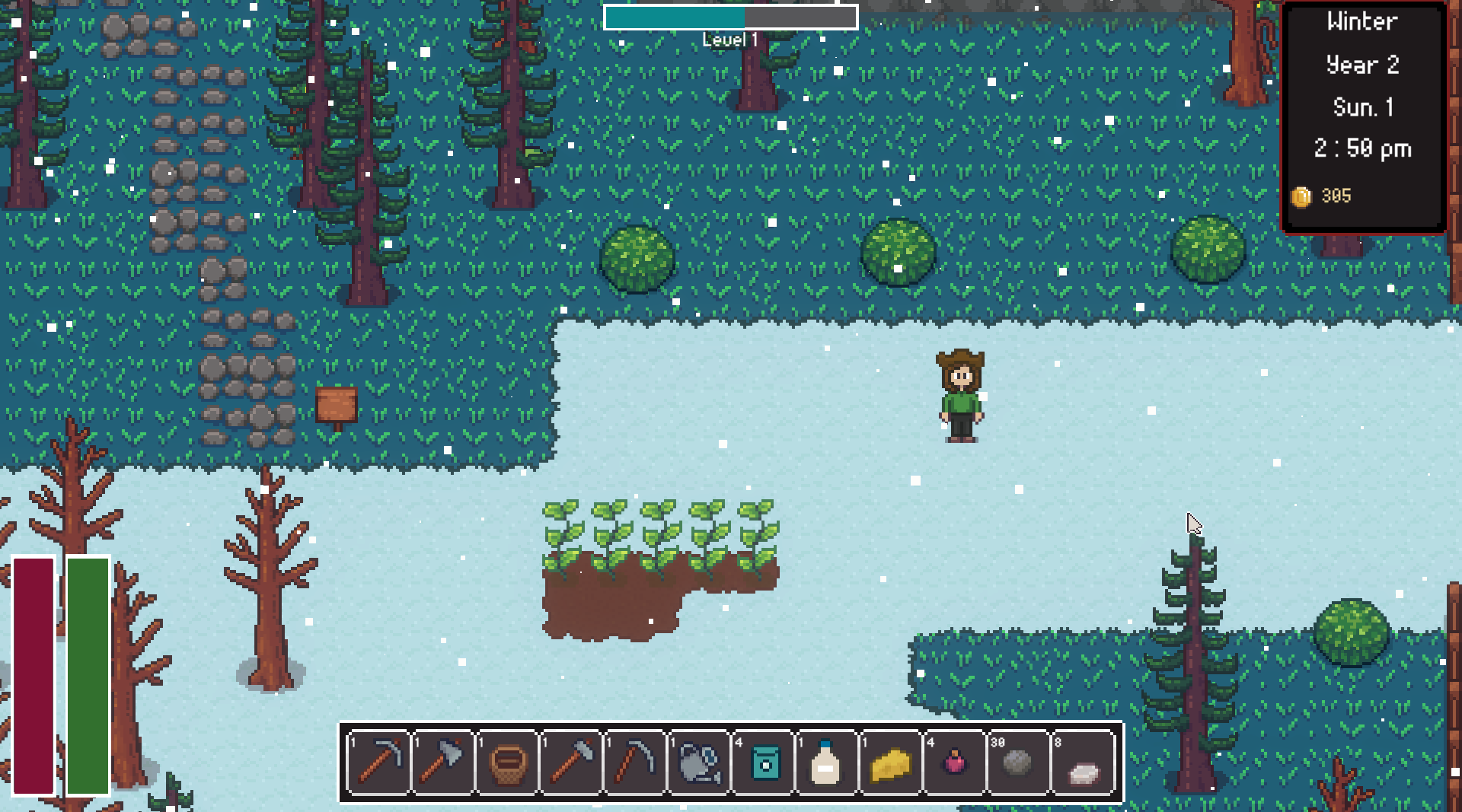Equip the scythe from the hotbar

pos(635,762)
